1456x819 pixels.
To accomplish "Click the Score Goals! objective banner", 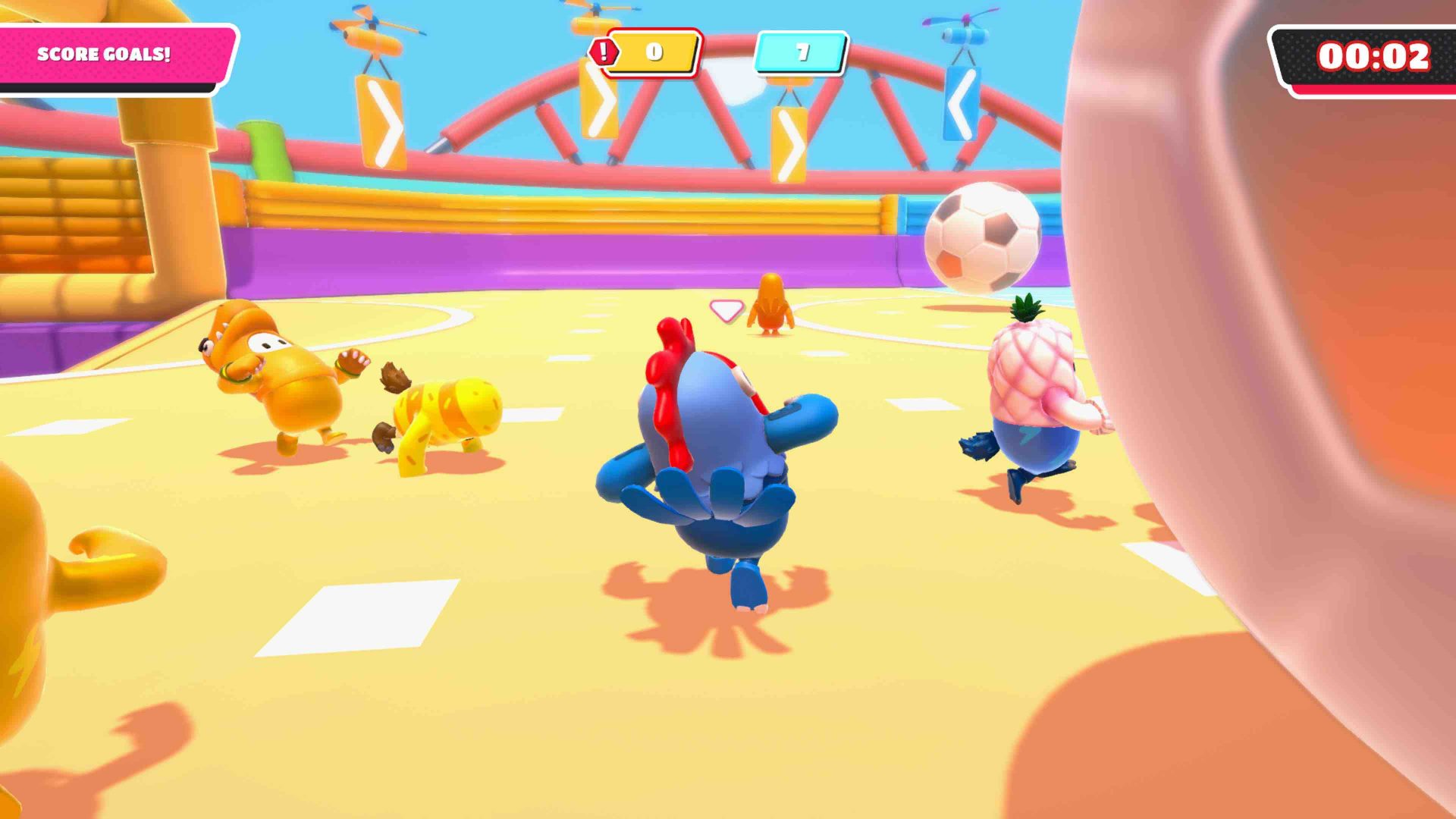I will point(106,55).
